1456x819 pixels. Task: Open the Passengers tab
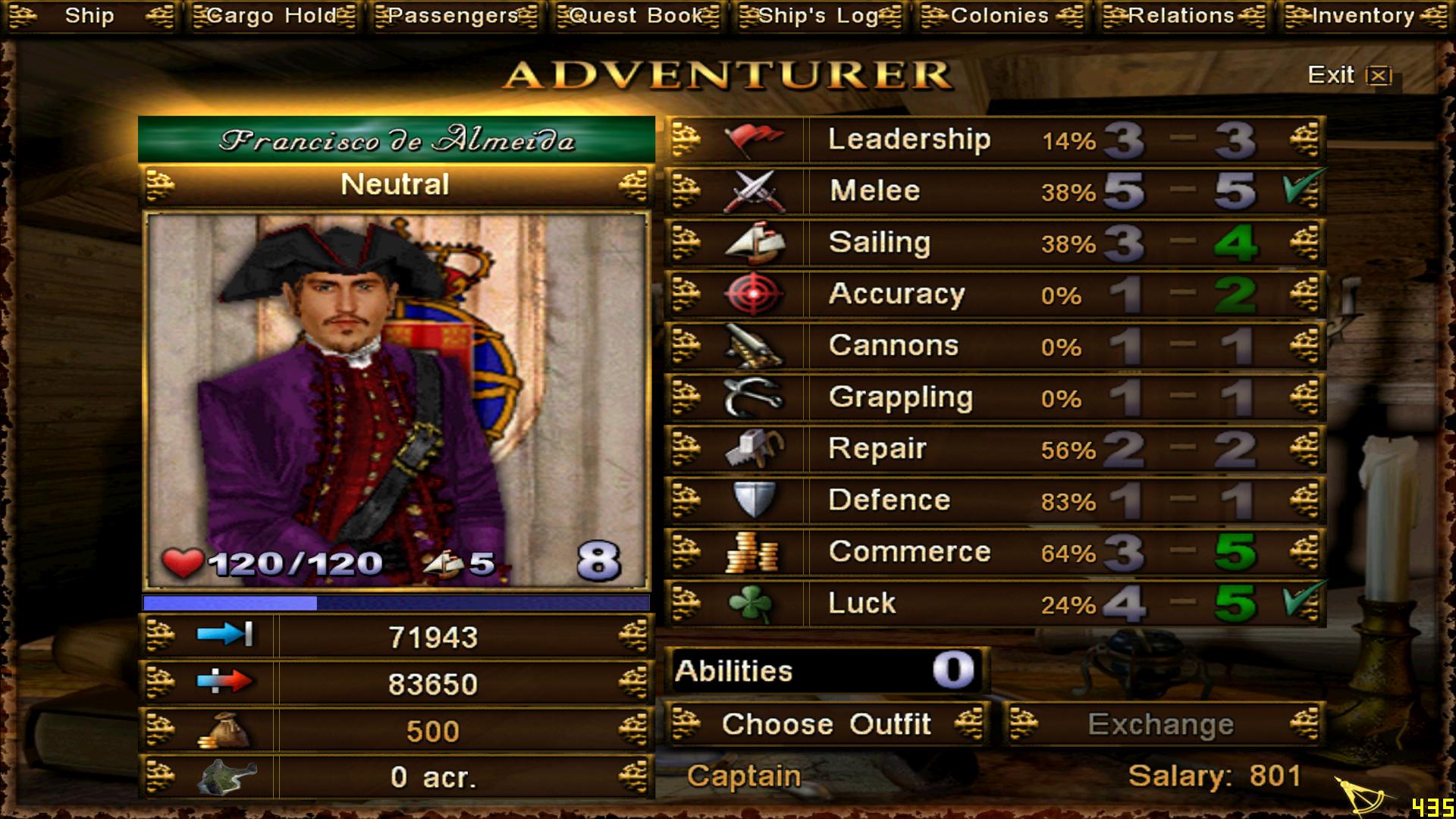pyautogui.click(x=454, y=16)
